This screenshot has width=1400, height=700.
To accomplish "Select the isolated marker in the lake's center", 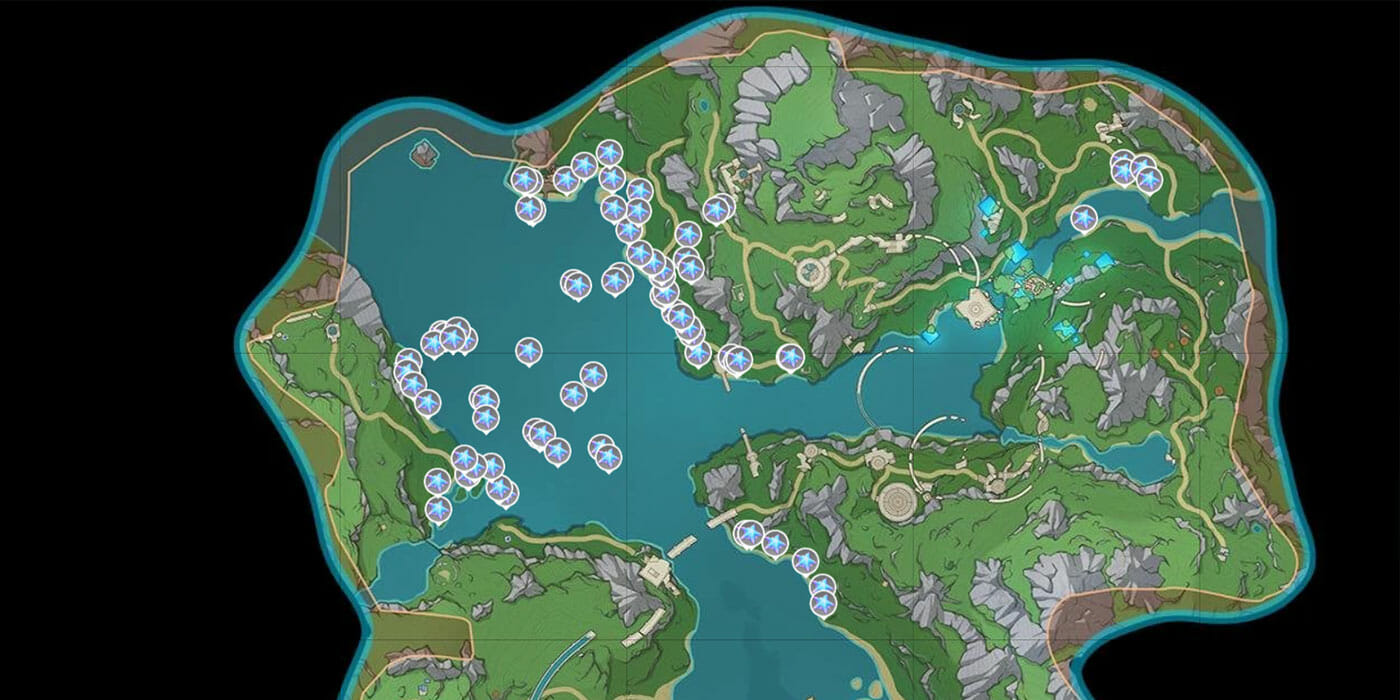I will (x=529, y=351).
